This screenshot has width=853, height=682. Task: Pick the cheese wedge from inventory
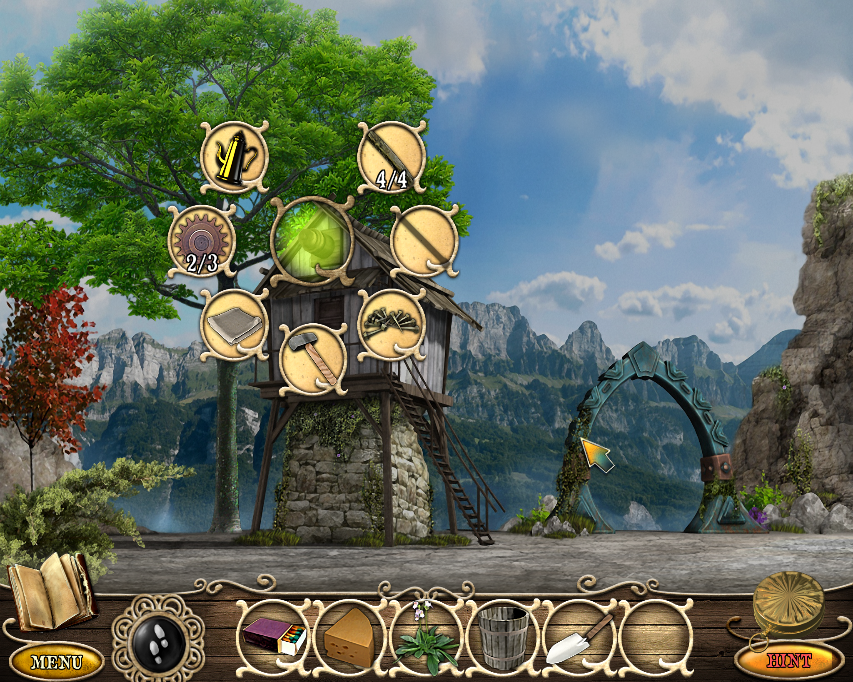click(x=349, y=635)
